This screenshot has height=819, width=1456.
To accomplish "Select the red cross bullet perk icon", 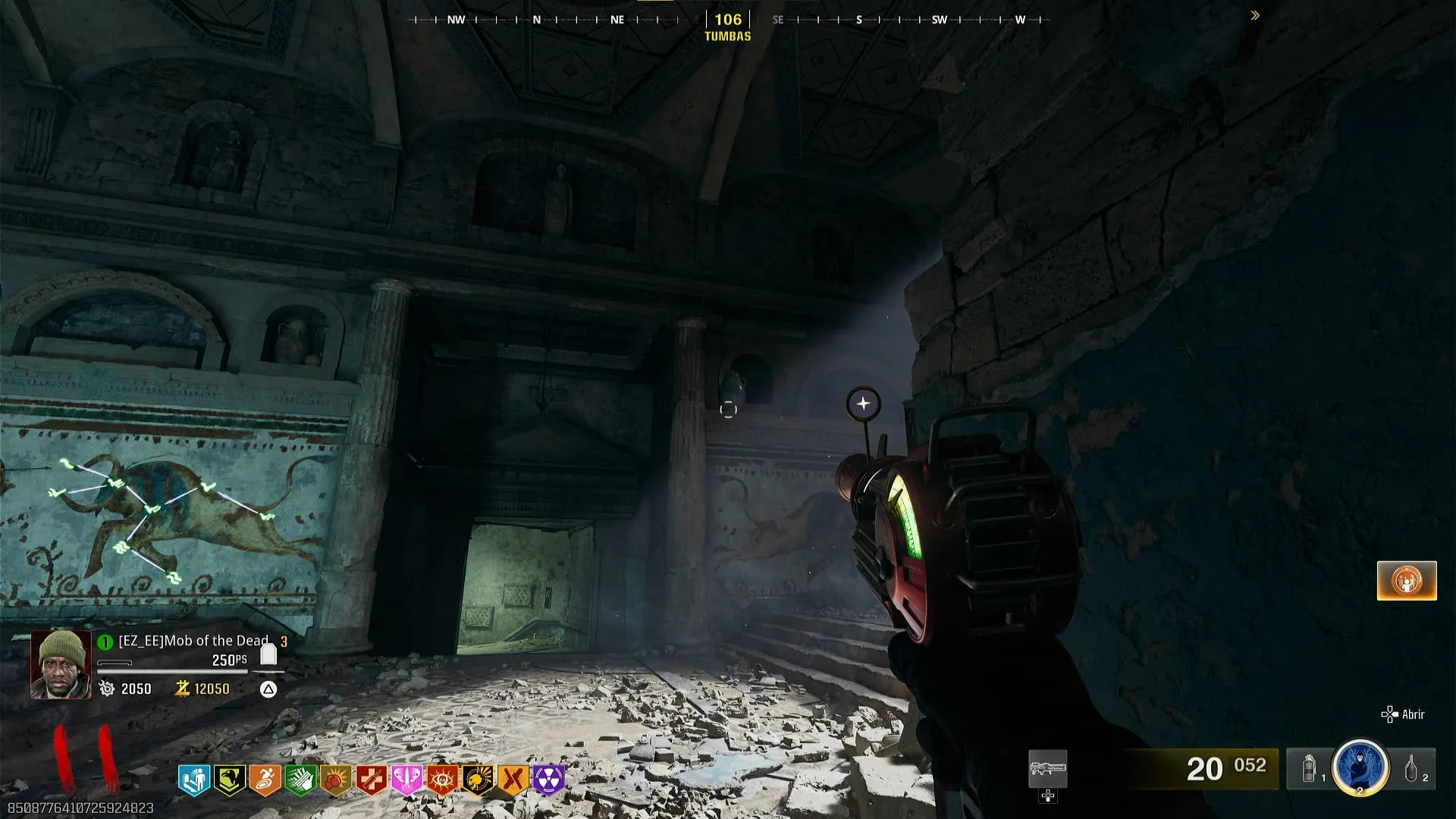I will click(x=372, y=780).
